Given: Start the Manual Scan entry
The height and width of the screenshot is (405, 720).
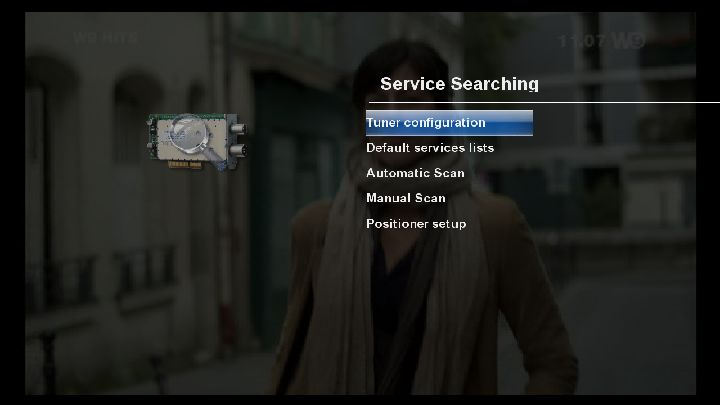Looking at the screenshot, I should pos(406,198).
